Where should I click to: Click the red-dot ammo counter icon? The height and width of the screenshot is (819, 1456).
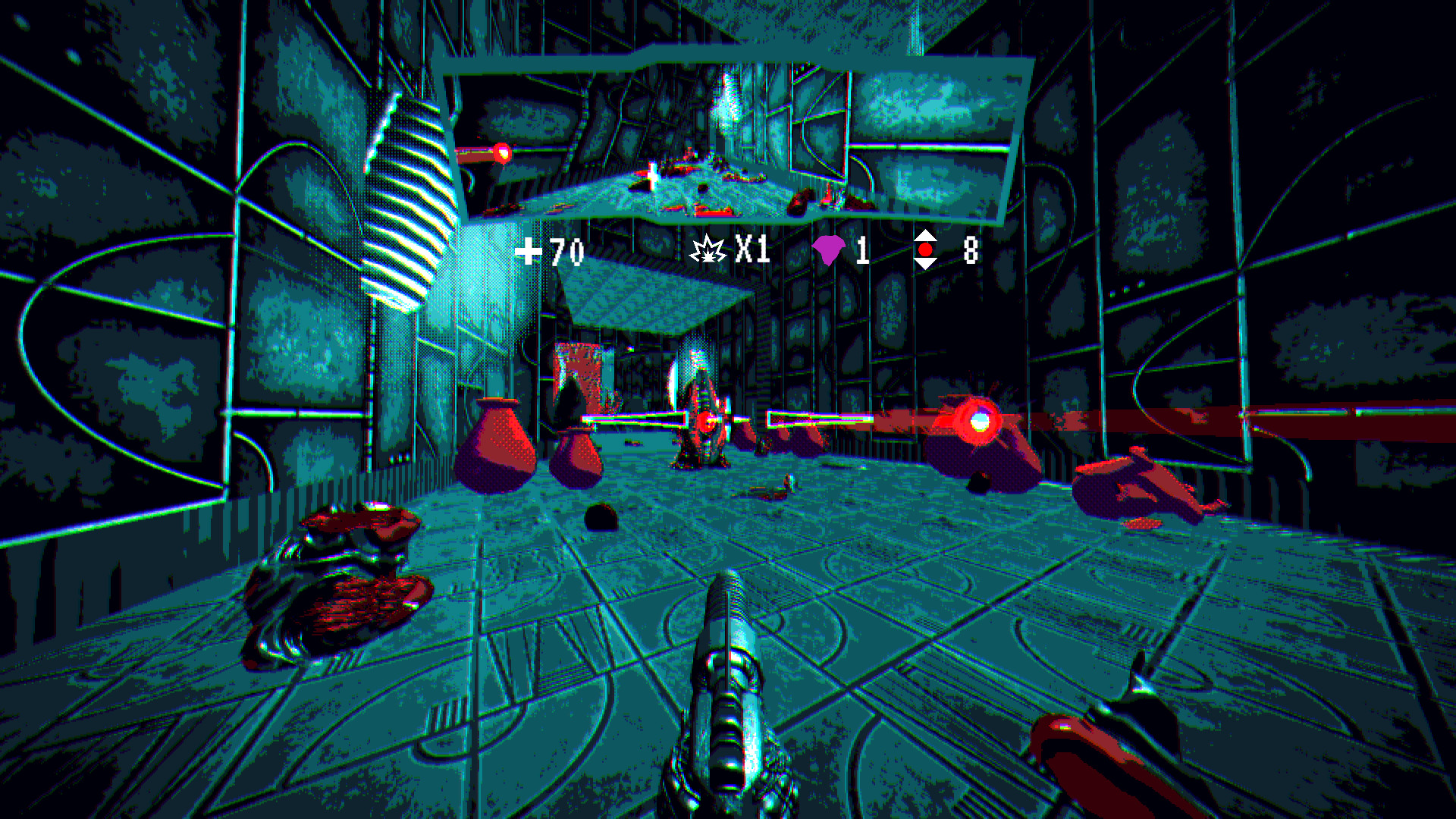pyautogui.click(x=926, y=250)
